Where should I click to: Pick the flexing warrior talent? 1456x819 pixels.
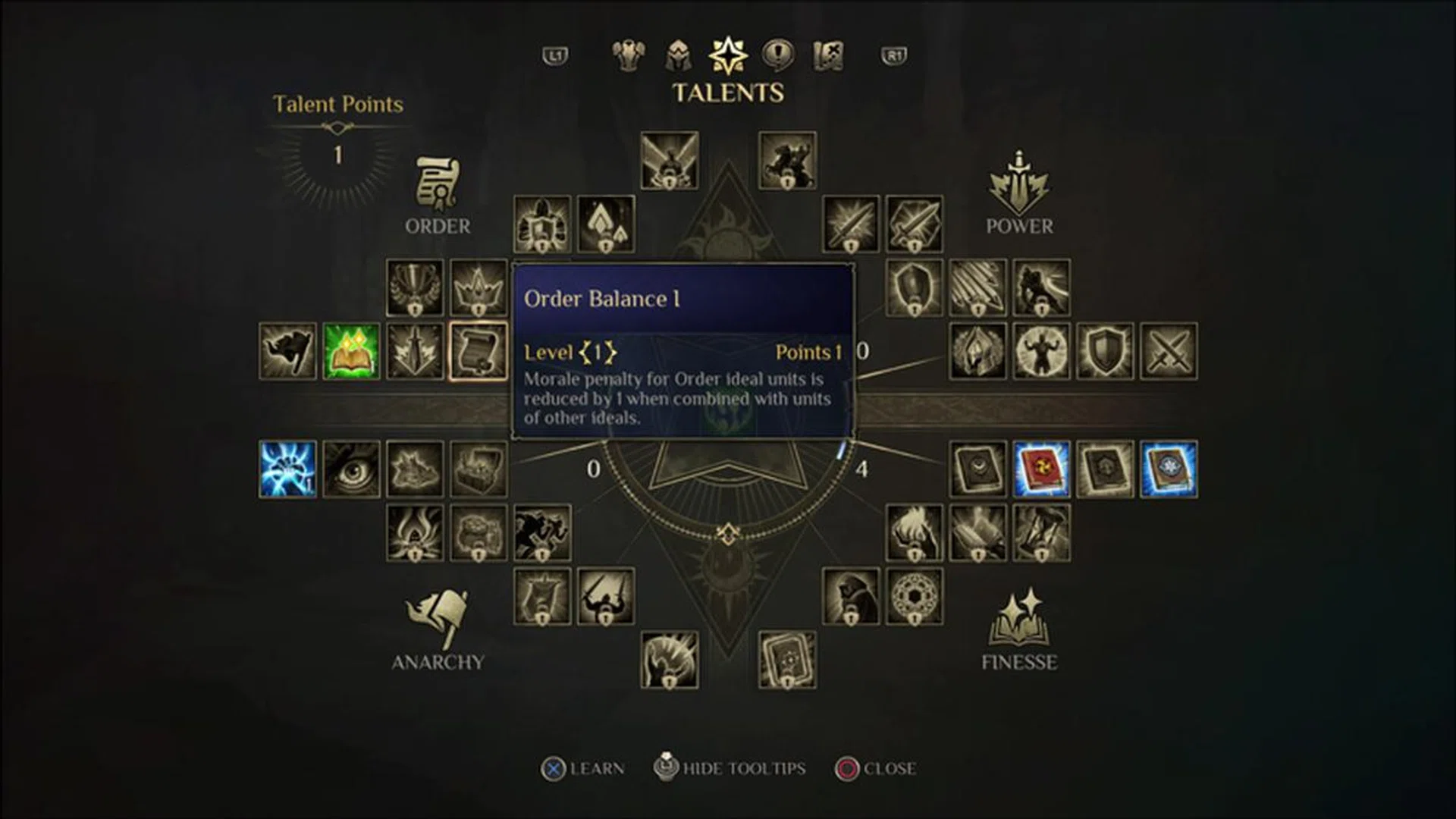tap(1041, 351)
